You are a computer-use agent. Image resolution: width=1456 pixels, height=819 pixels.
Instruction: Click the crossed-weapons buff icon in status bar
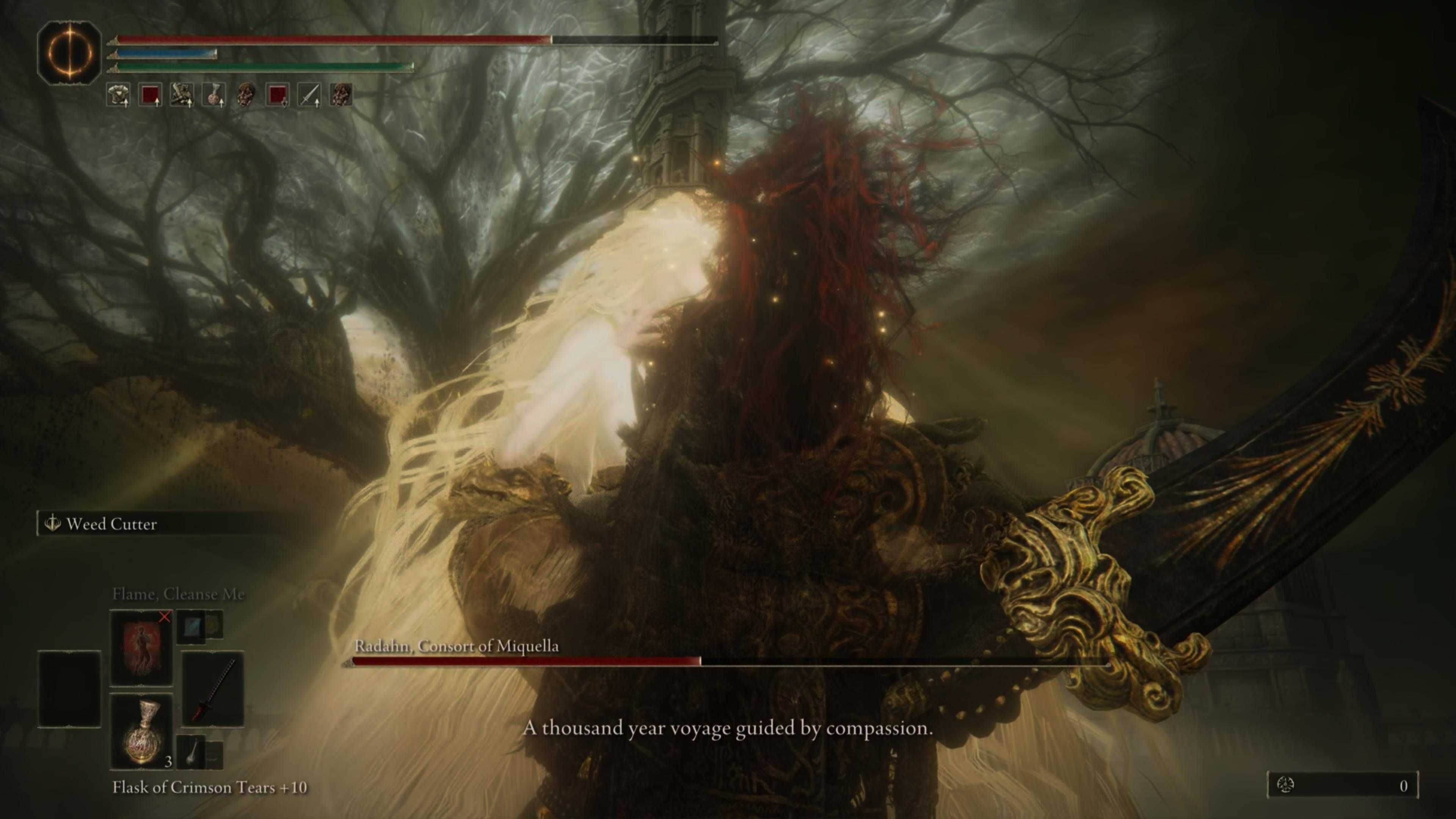182,95
